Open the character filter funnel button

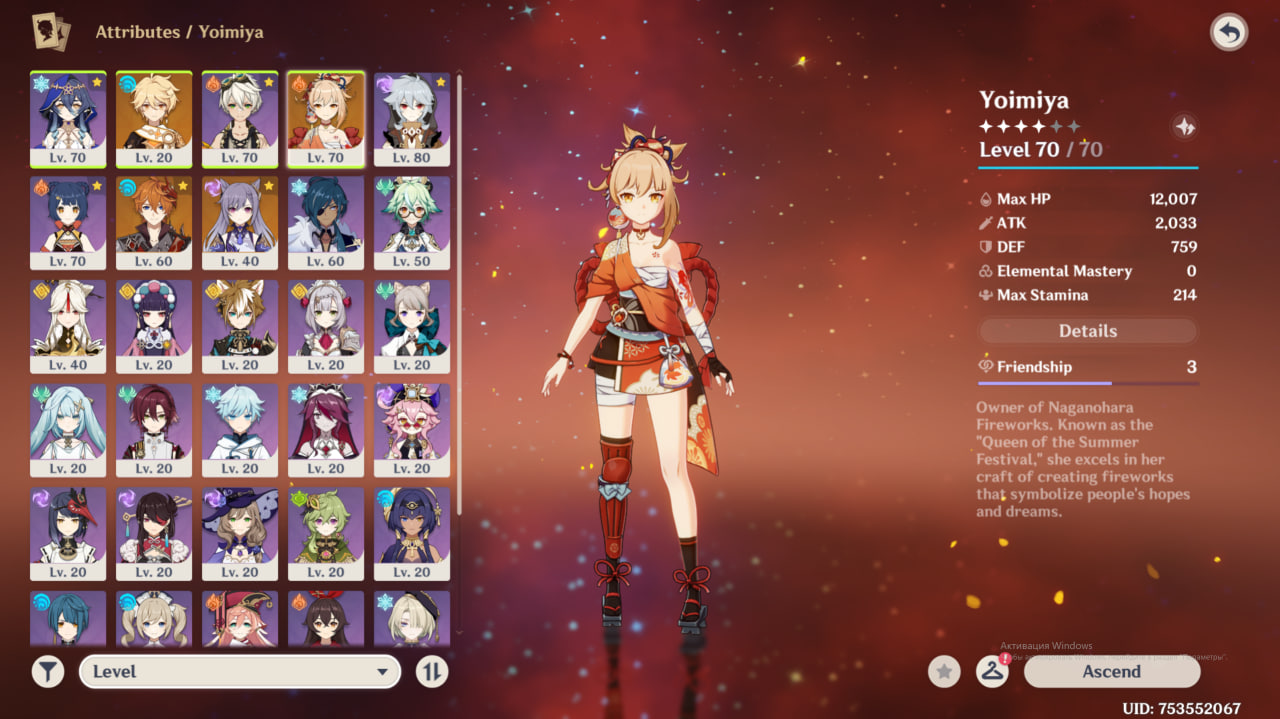[x=47, y=672]
